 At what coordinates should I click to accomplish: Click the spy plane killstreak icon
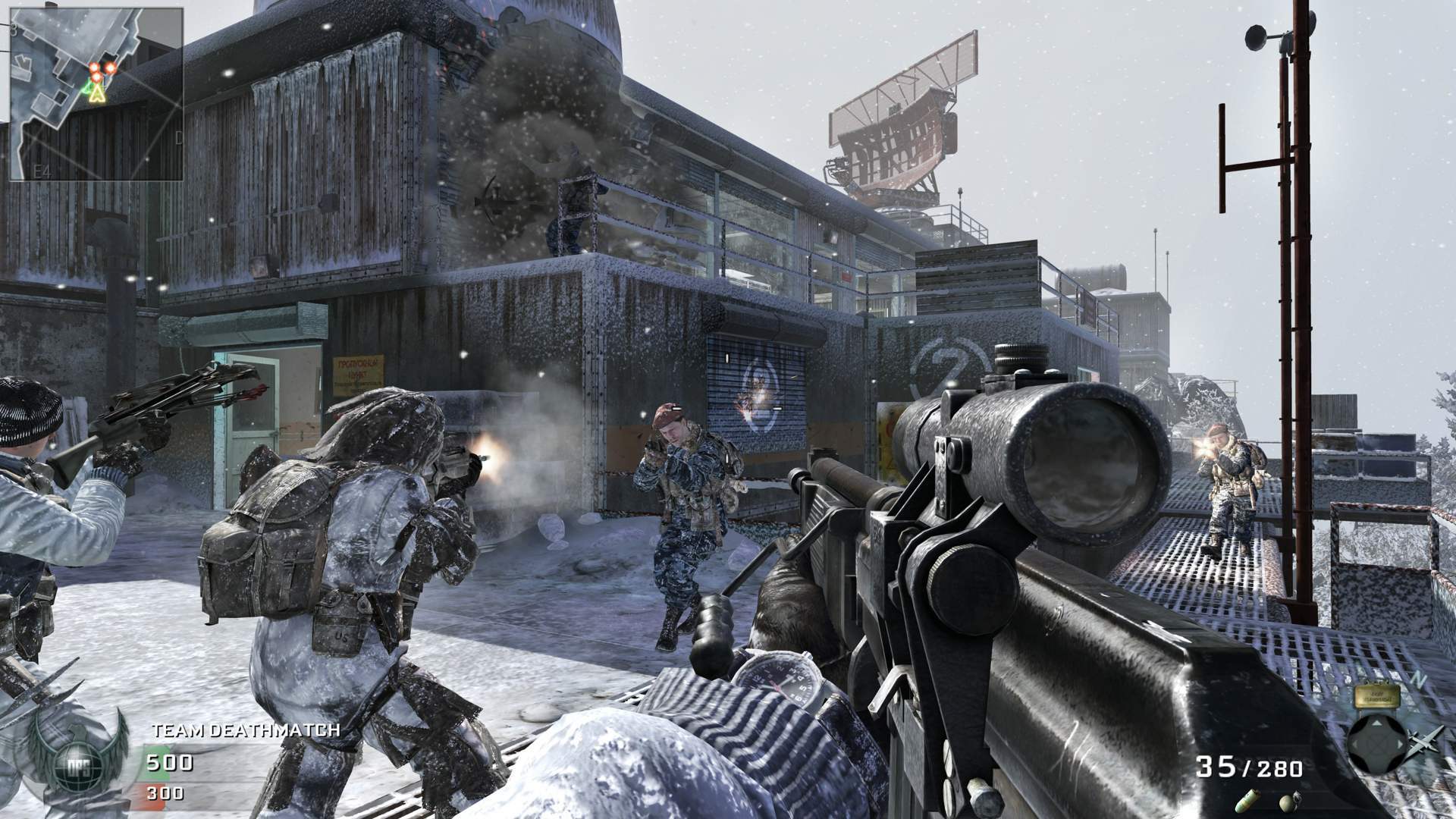click(1423, 742)
